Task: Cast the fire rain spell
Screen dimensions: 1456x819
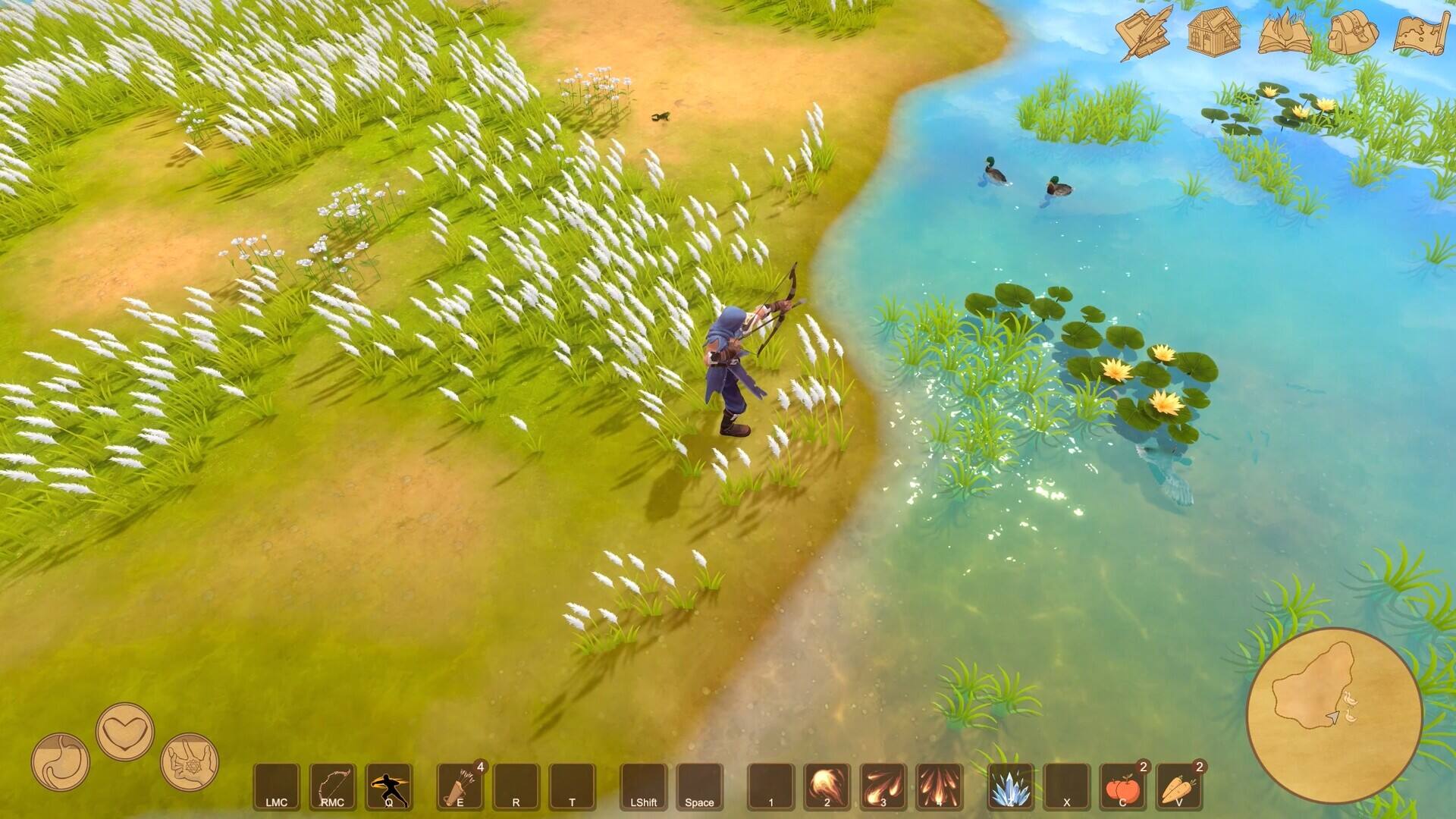Action: [939, 786]
